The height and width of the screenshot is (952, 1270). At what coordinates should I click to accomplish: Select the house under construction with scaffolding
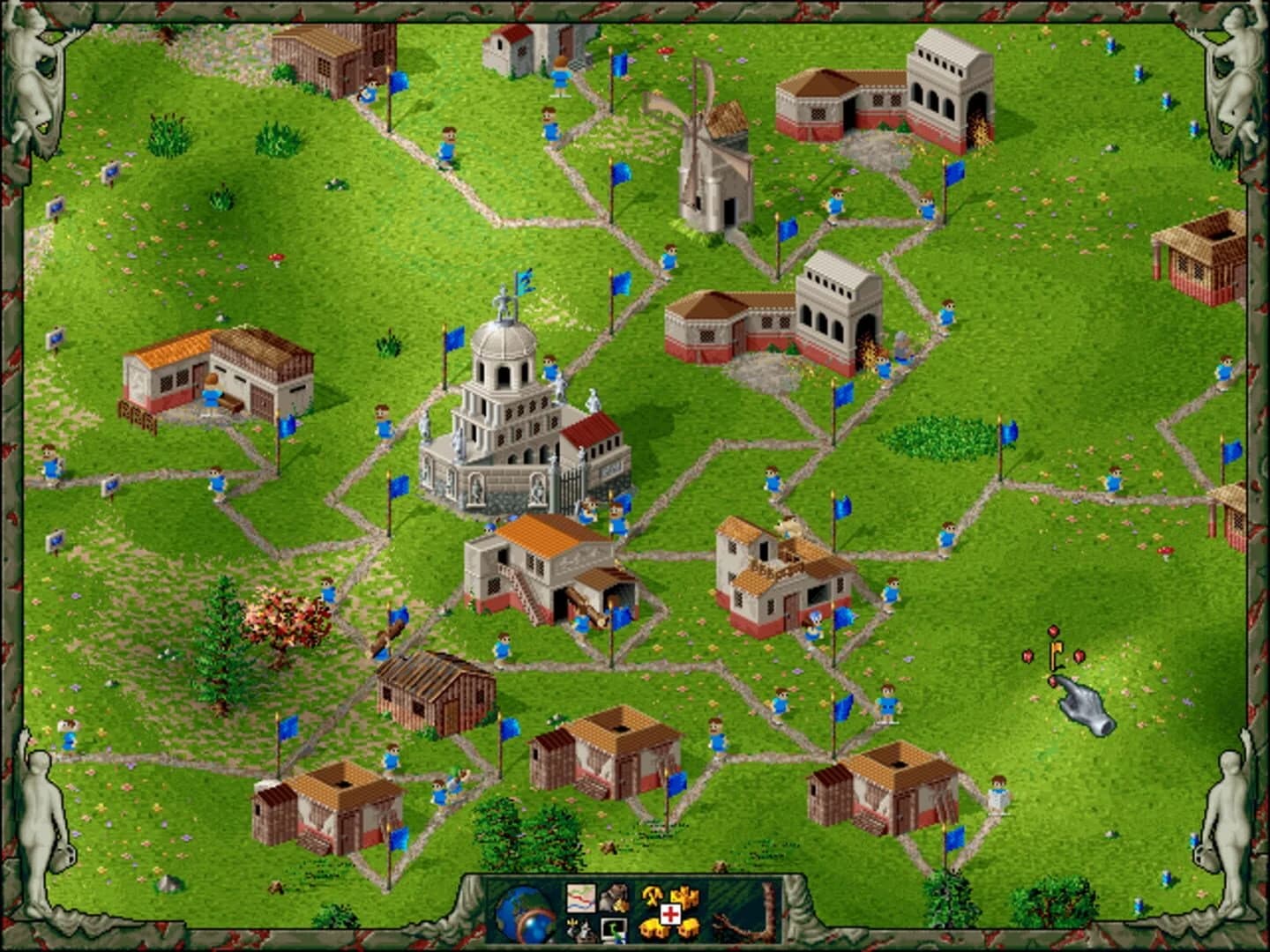coord(785,573)
